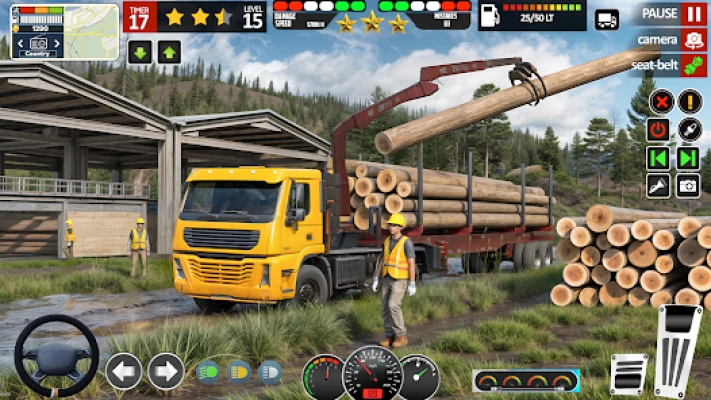Toggle the red engine power button
Screen dimensions: 711x400
658,129
